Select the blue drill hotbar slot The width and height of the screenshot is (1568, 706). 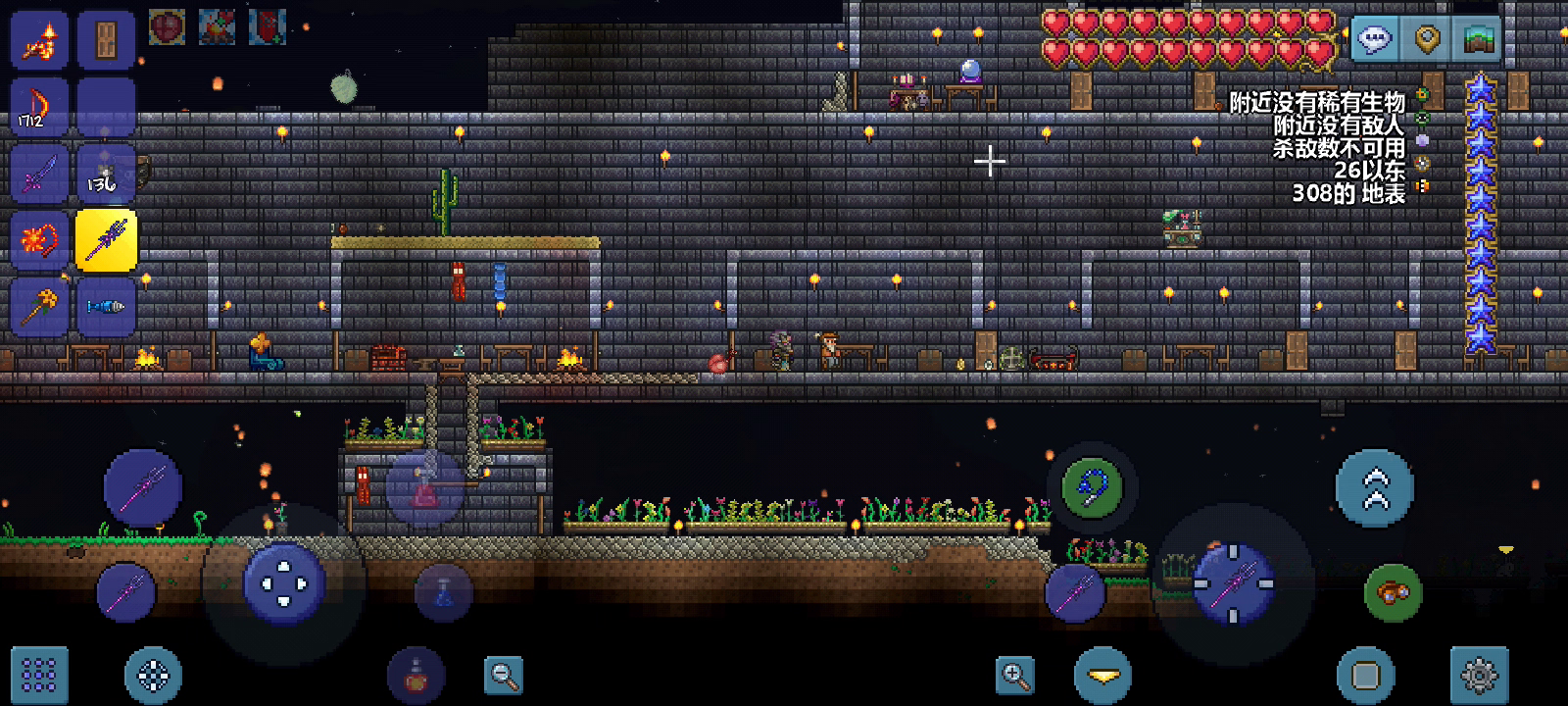[106, 306]
